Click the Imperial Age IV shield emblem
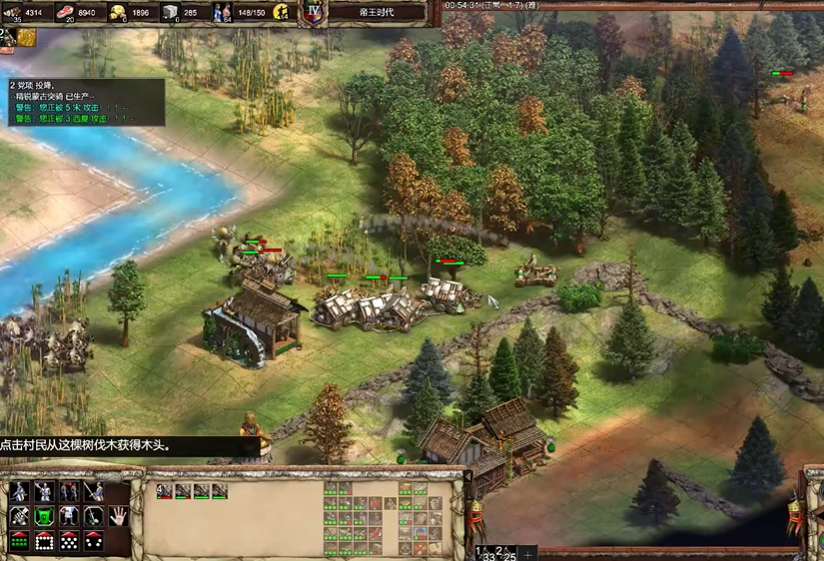 [x=313, y=13]
